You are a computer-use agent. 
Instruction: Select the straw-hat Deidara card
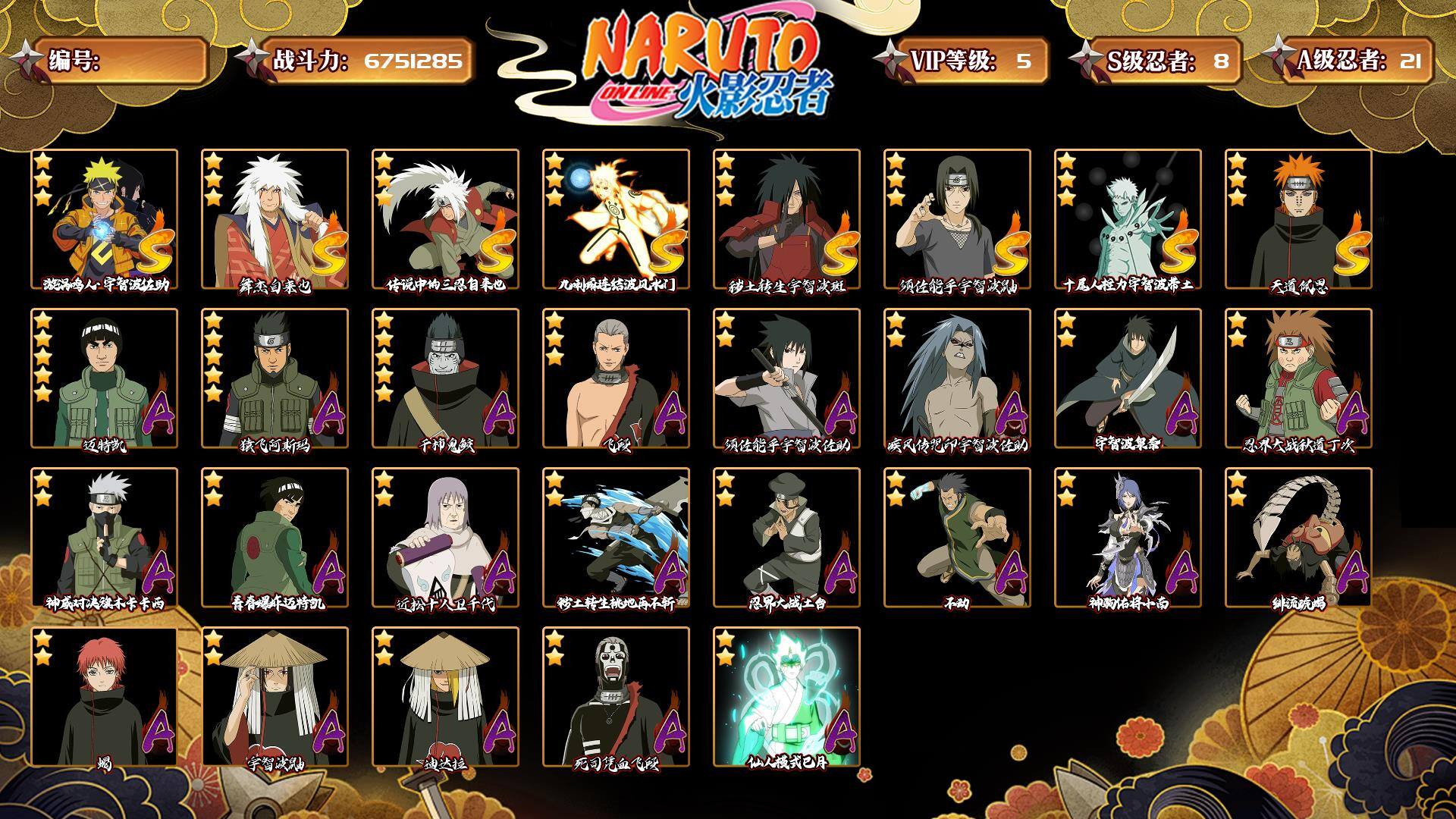coord(445,696)
